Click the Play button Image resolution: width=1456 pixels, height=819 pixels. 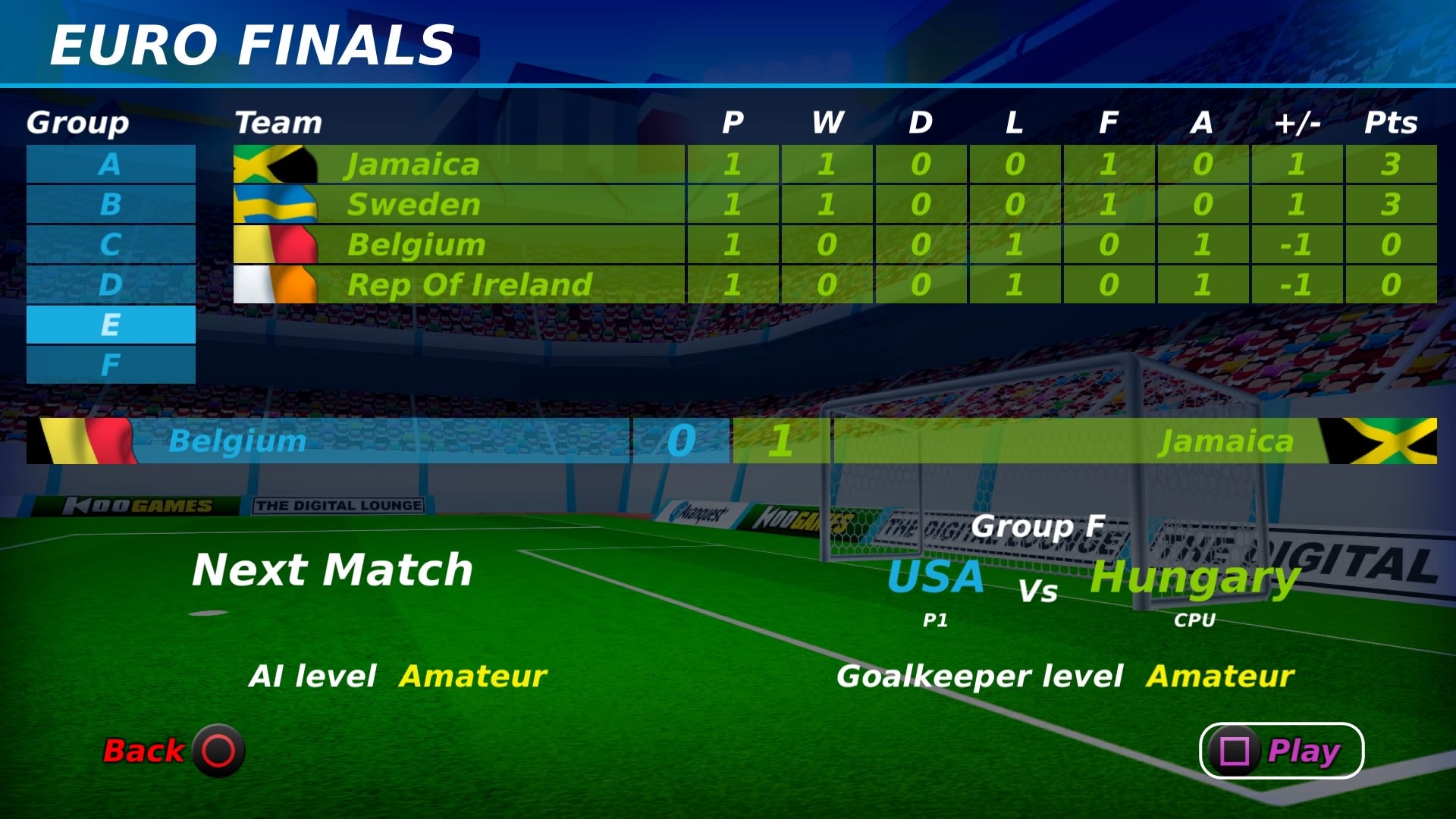(1281, 751)
